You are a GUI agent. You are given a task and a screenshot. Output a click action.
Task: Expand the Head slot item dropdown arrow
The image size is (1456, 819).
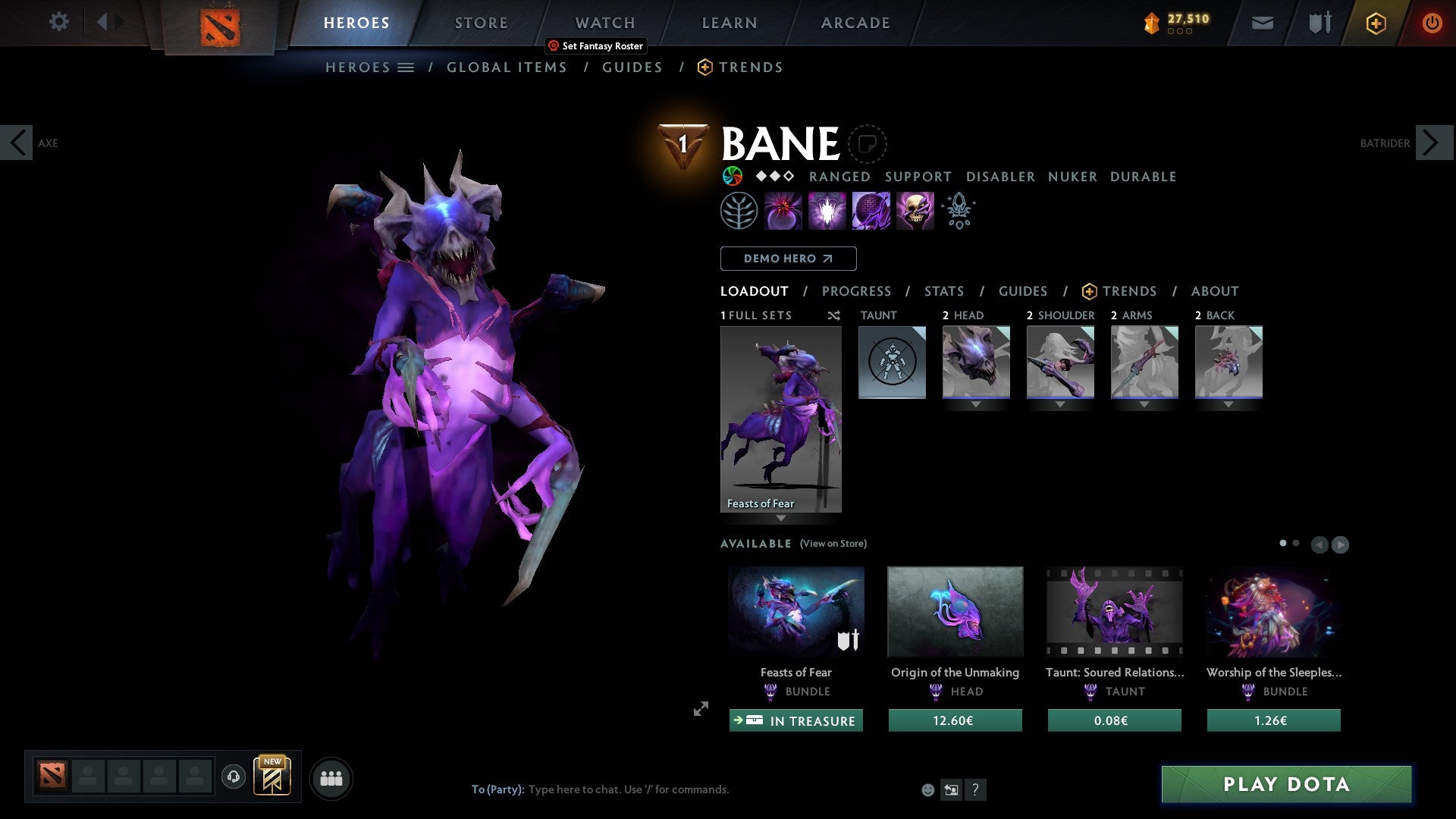pyautogui.click(x=976, y=405)
